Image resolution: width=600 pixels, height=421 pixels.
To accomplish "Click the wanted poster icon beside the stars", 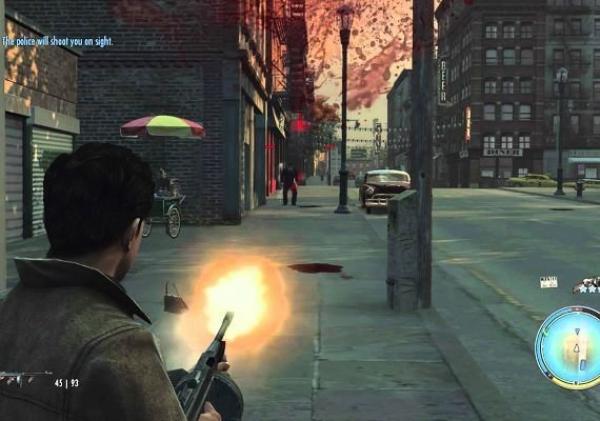I will click(x=549, y=282).
